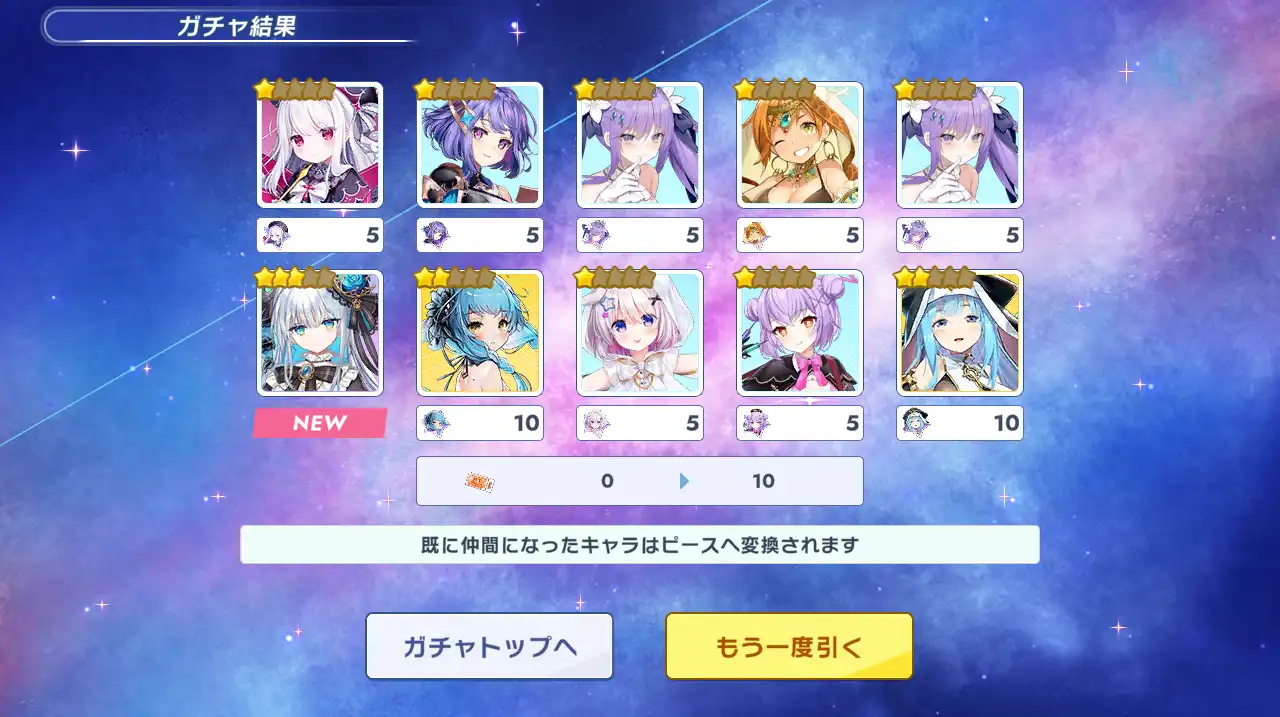Select the NEW silver-haired girl card
The height and width of the screenshot is (717, 1280).
tap(320, 333)
